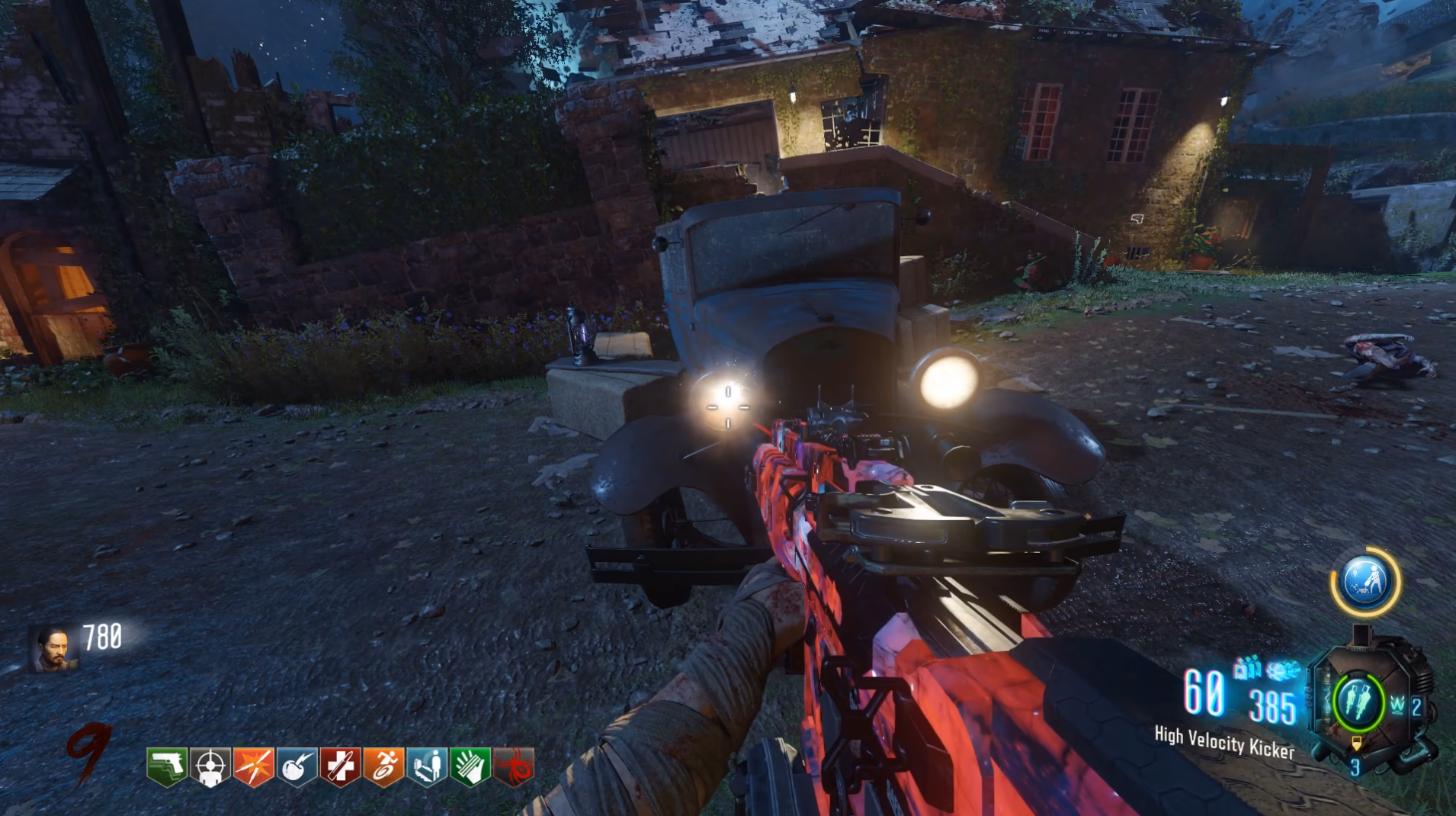Select the green hand Speed Cola perk
1456x816 pixels.
point(470,766)
